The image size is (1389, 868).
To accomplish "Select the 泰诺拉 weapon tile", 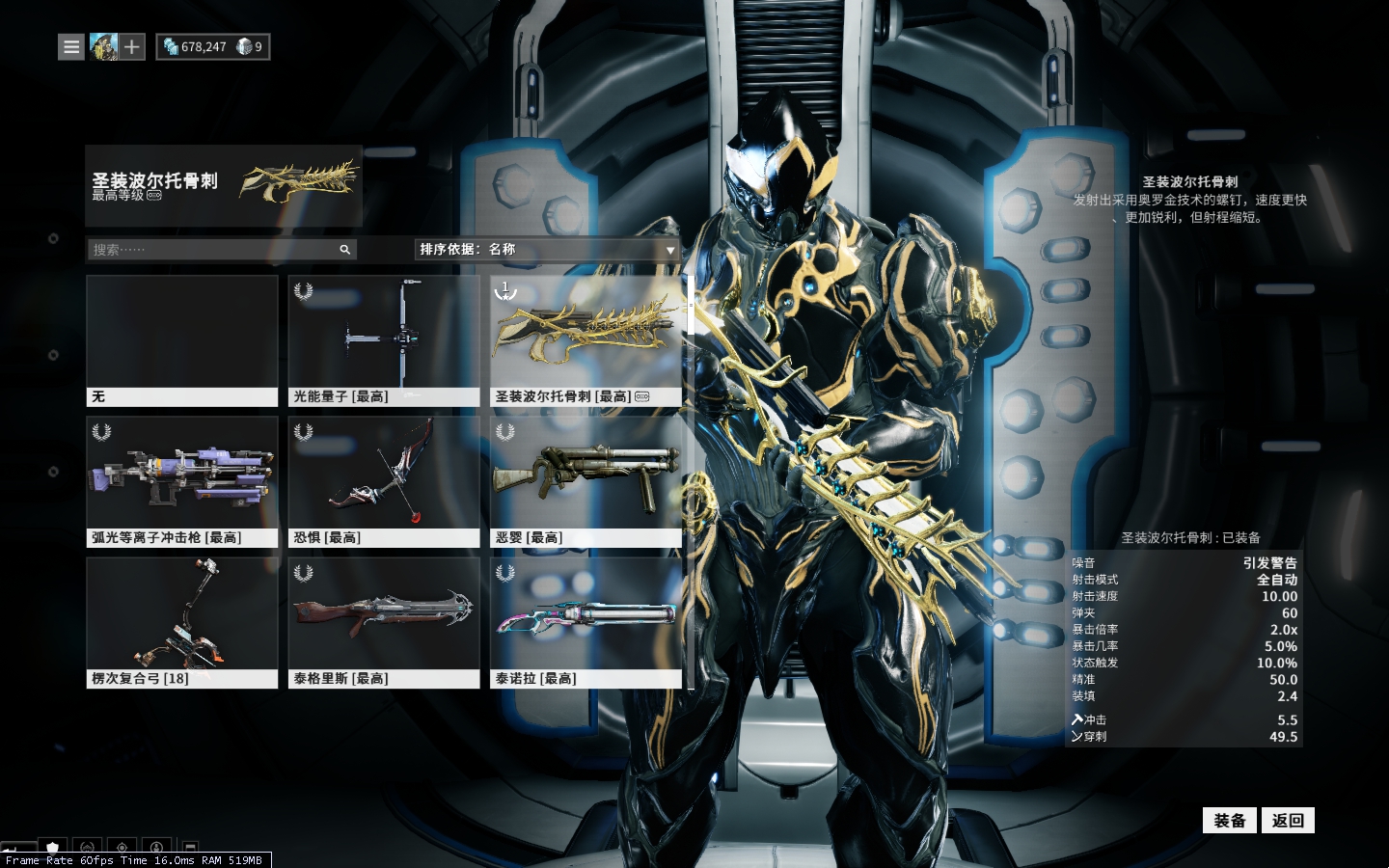I will (586, 622).
